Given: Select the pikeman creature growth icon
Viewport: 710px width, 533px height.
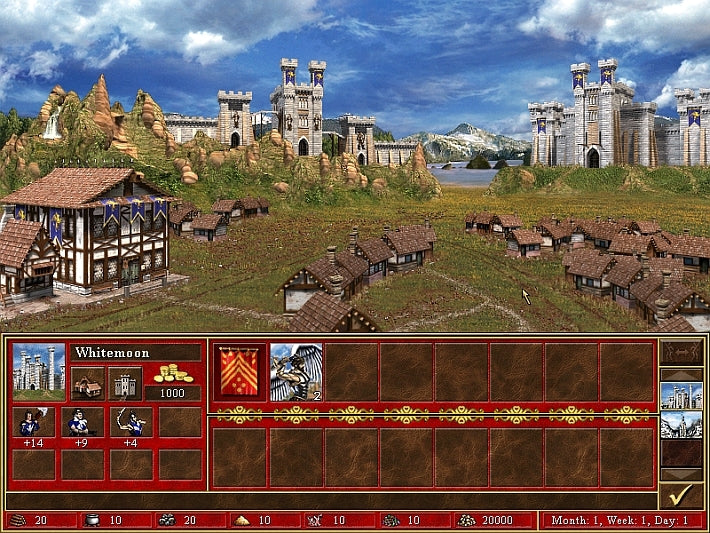Looking at the screenshot, I should click(33, 422).
